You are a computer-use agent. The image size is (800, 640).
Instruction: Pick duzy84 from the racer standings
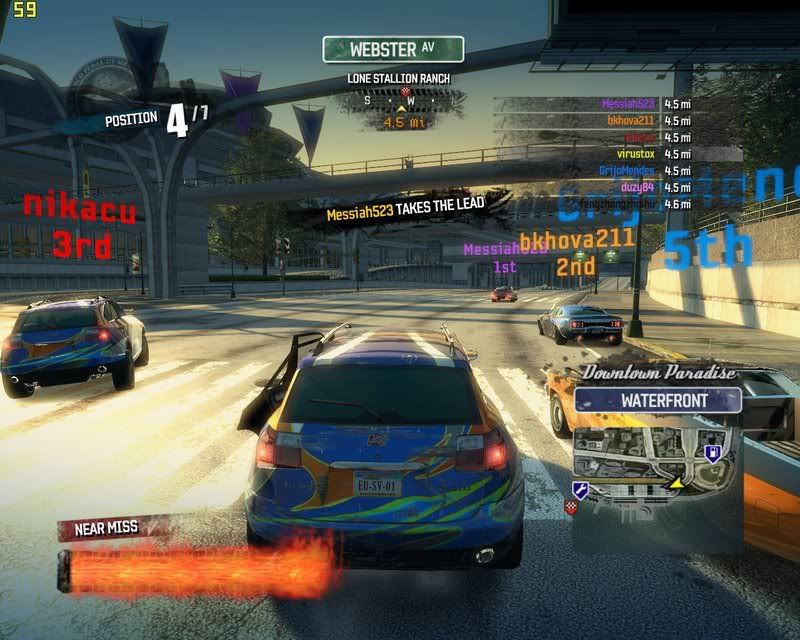tap(638, 187)
